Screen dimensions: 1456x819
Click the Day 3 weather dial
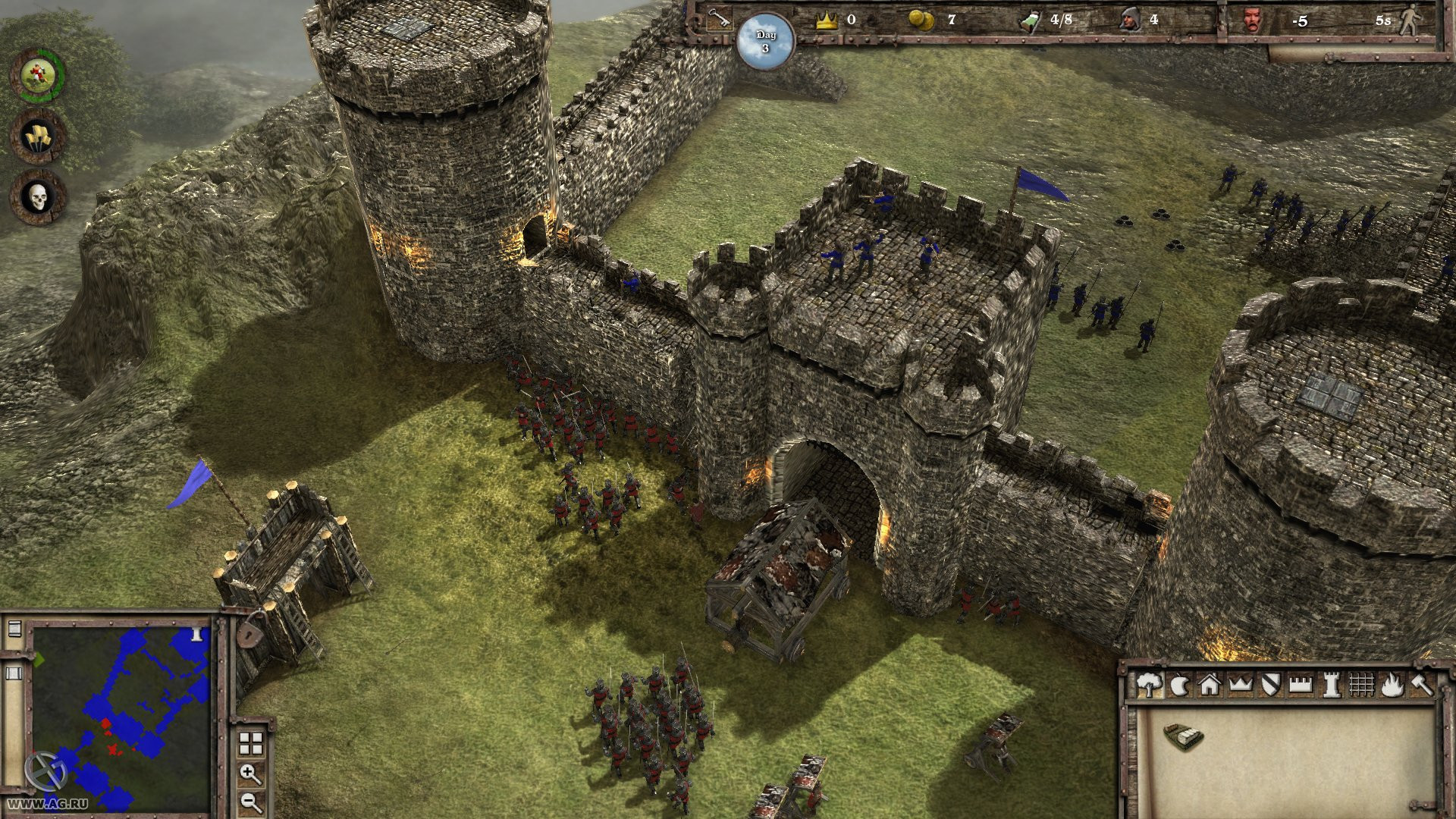coord(765,42)
